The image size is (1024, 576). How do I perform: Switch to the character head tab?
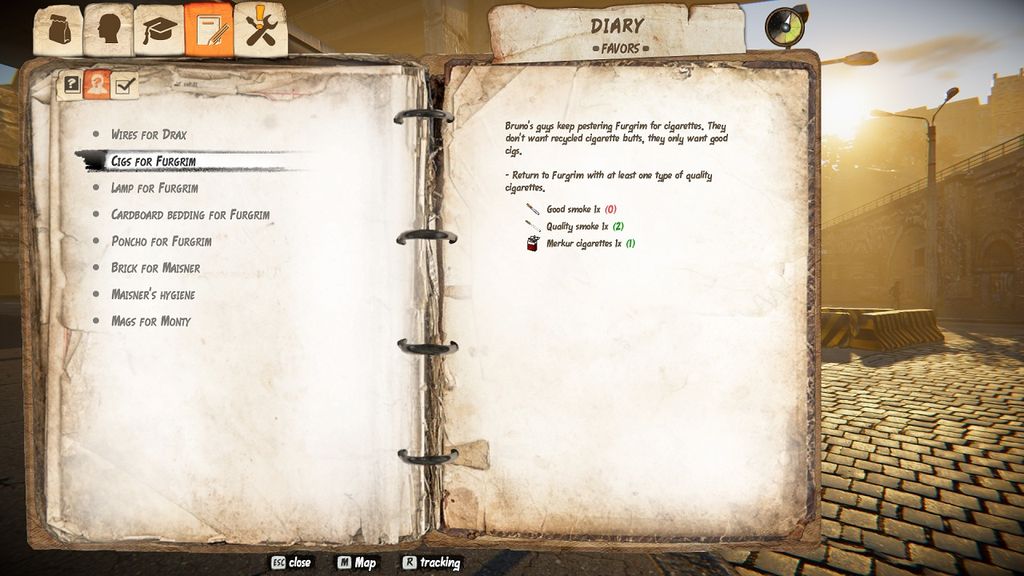click(x=107, y=31)
